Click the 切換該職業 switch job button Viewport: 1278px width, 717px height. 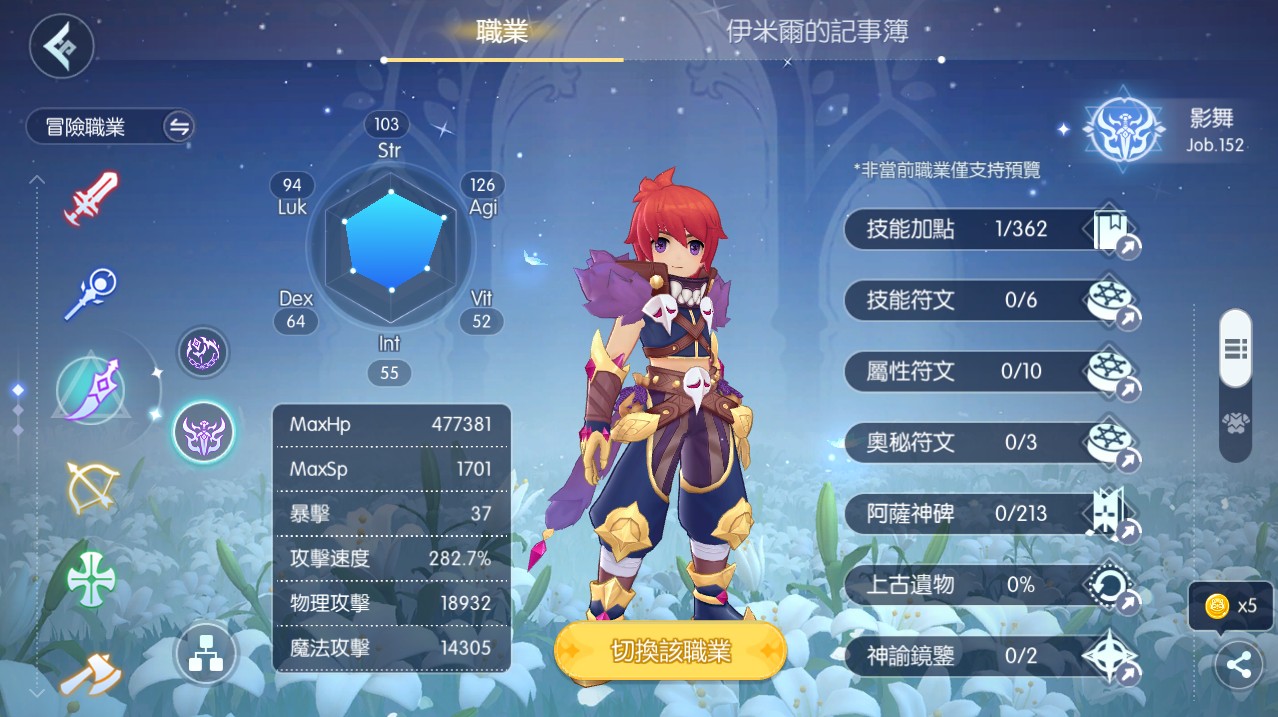click(x=670, y=652)
